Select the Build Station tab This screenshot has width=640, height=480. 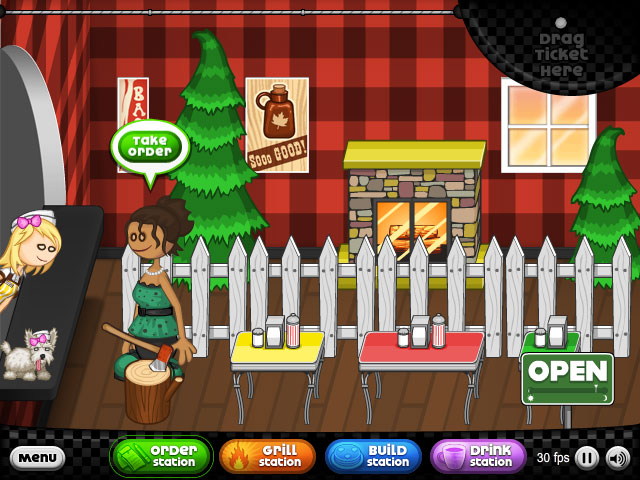(373, 456)
